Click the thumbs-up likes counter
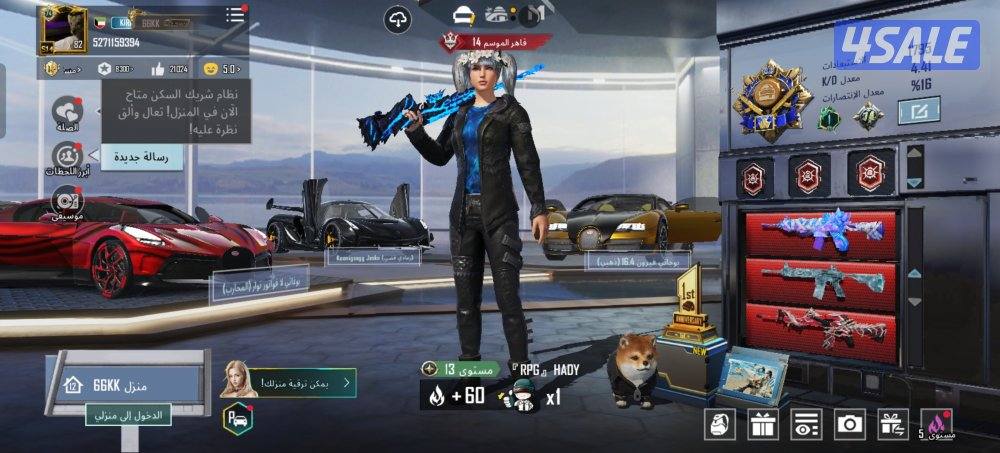Image resolution: width=1000 pixels, height=453 pixels. 170,69
